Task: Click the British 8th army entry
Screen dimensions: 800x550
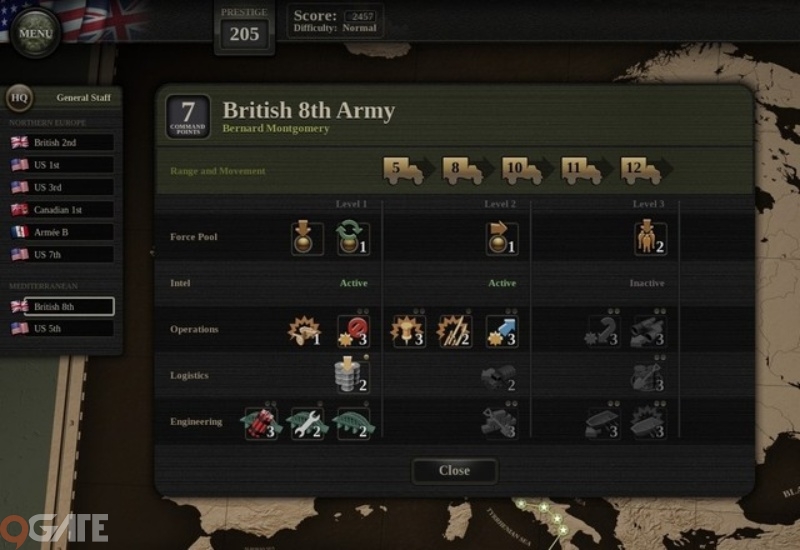Action: pyautogui.click(x=60, y=306)
